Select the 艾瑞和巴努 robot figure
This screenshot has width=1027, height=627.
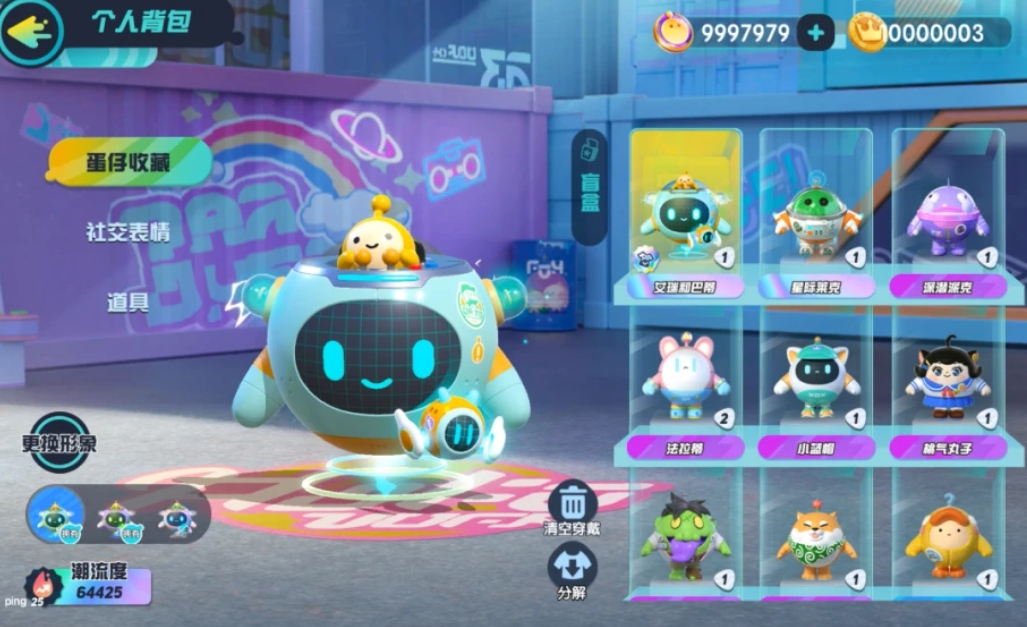686,216
